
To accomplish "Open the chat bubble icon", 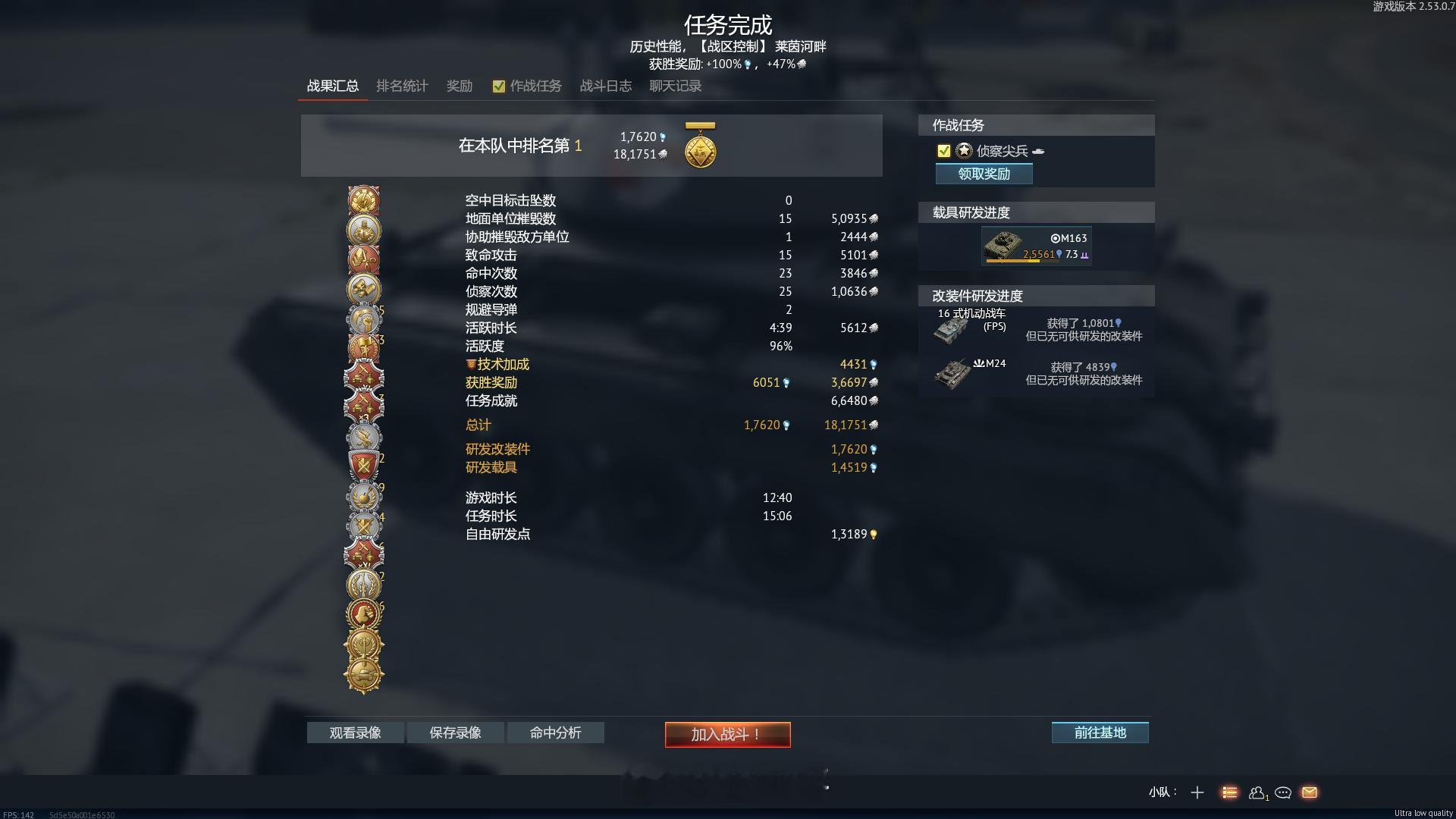I will pos(1283,792).
